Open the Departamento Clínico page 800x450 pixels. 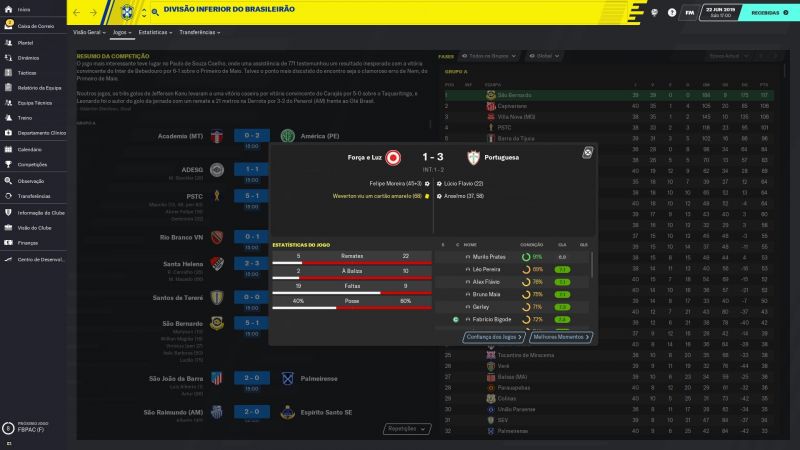42,132
